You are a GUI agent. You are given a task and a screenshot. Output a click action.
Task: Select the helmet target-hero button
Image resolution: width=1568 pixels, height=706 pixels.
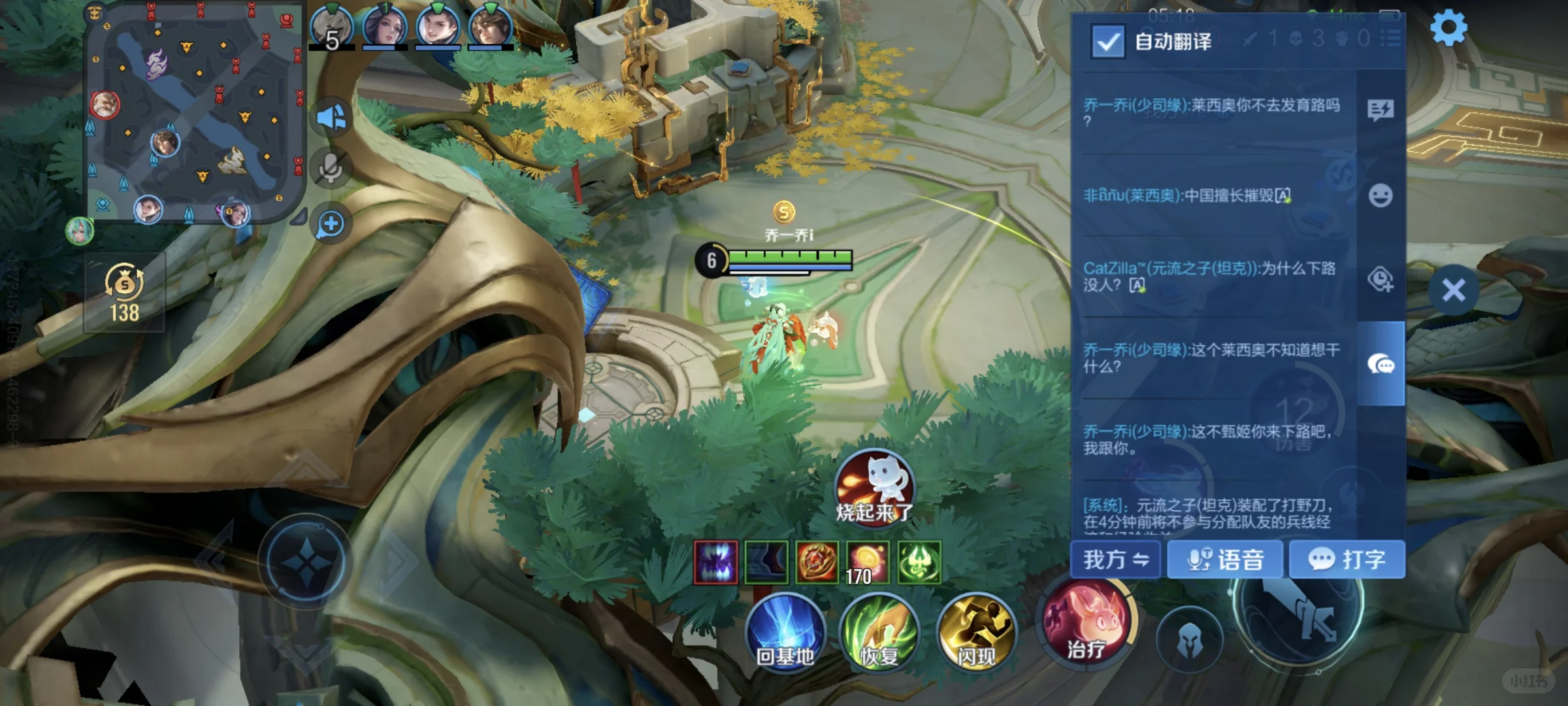(x=1189, y=641)
